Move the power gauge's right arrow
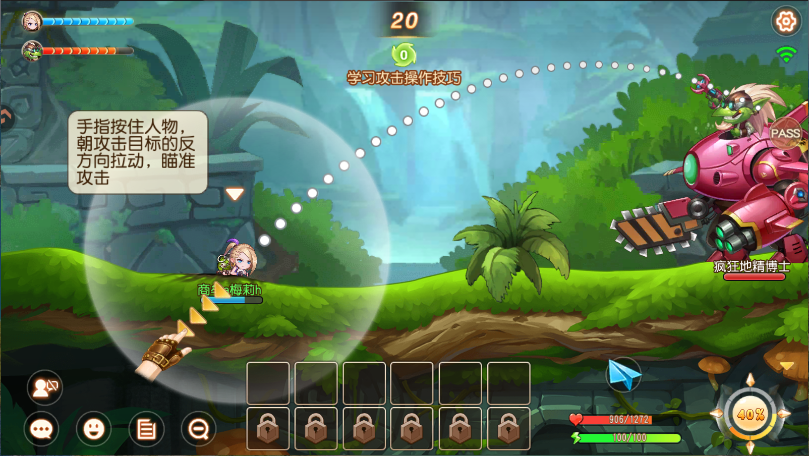Viewport: 809px width, 456px height. pyautogui.click(x=786, y=413)
